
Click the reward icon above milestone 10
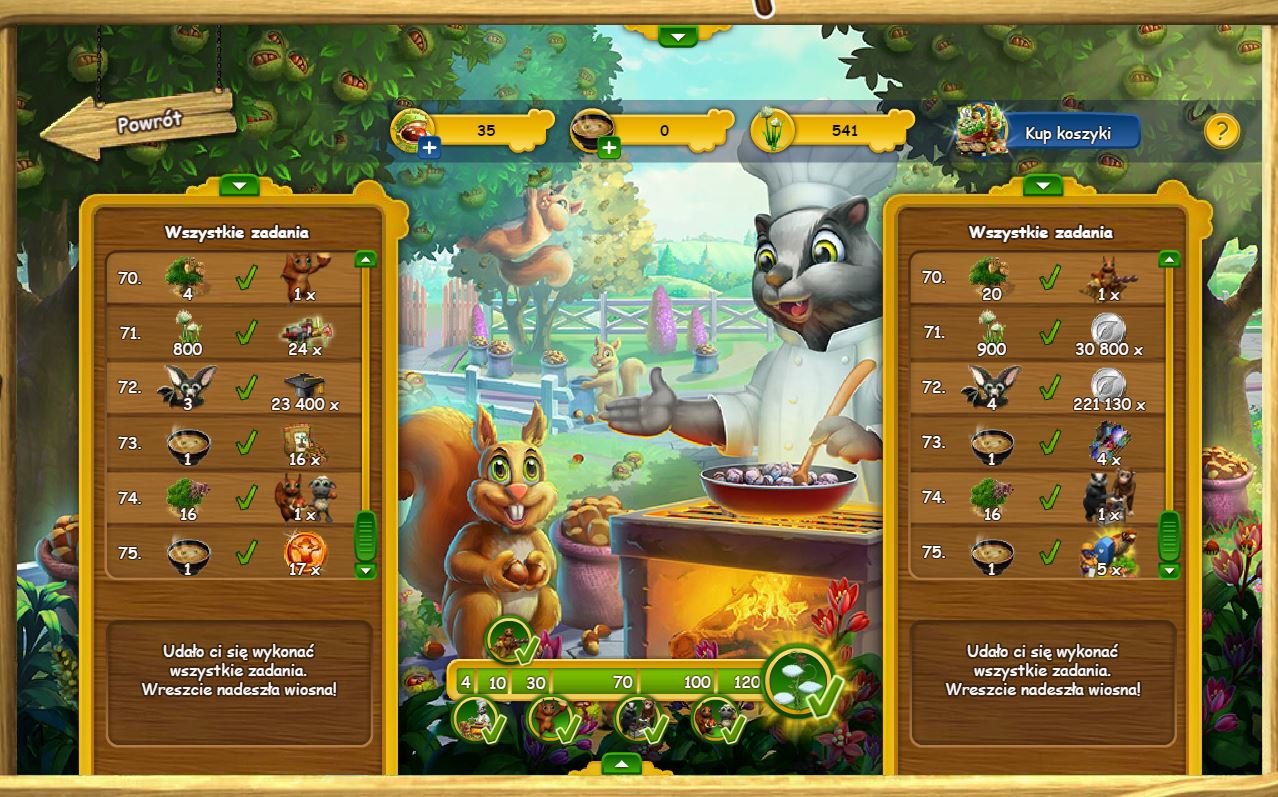click(x=510, y=640)
